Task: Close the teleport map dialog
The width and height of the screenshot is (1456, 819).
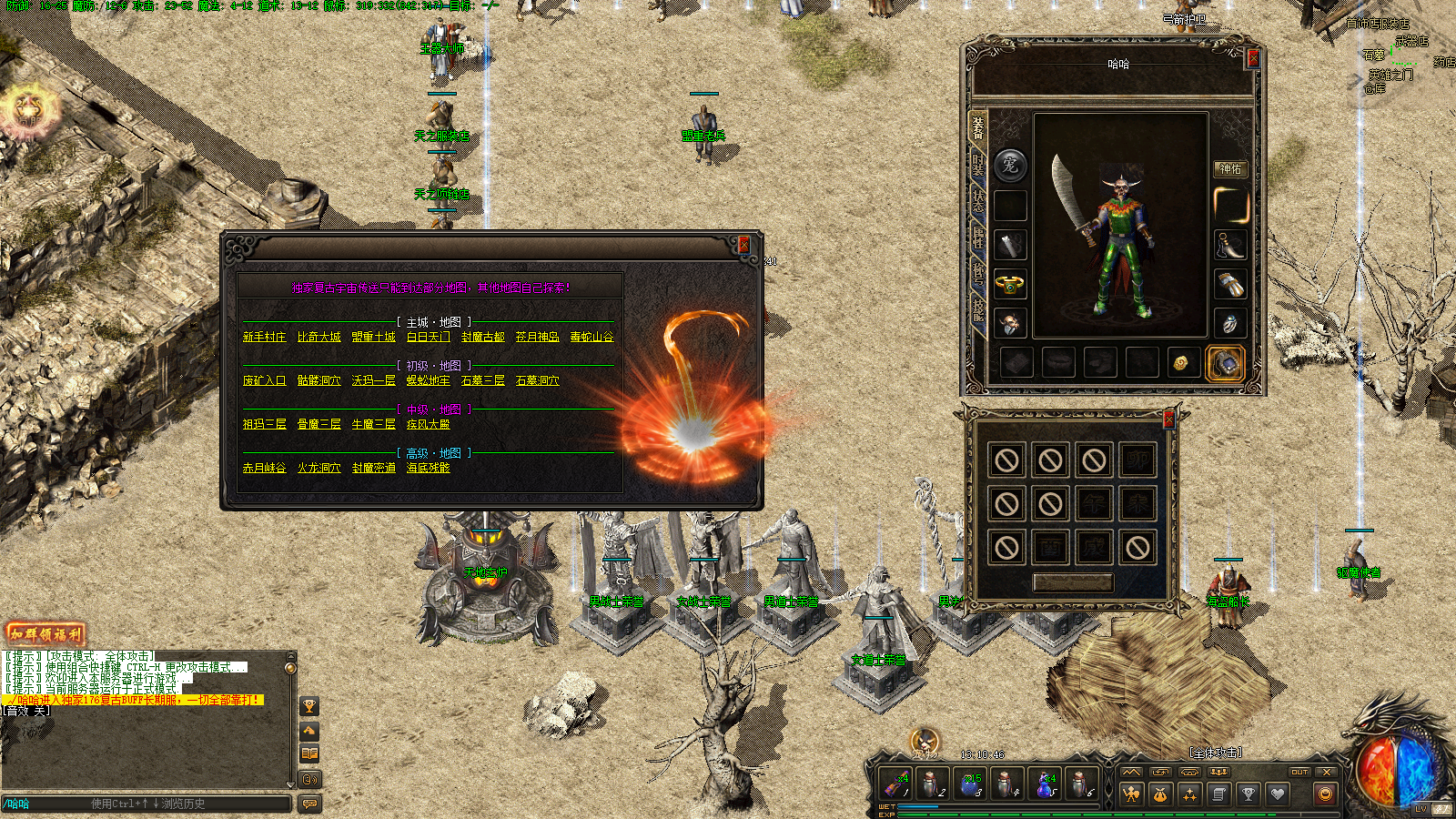Action: coord(743,244)
